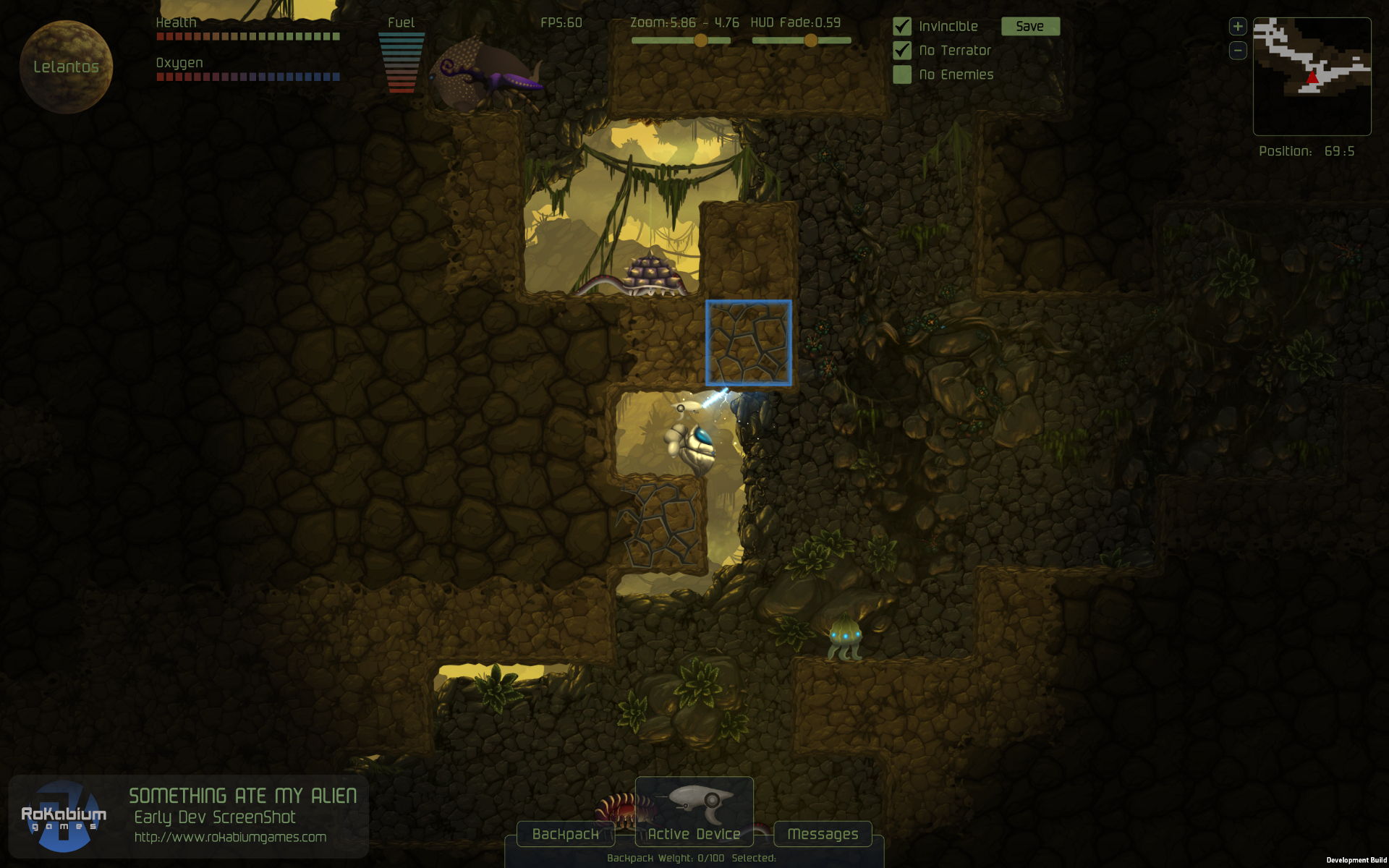Click the cave minimap
Image resolution: width=1389 pixels, height=868 pixels.
pos(1312,76)
